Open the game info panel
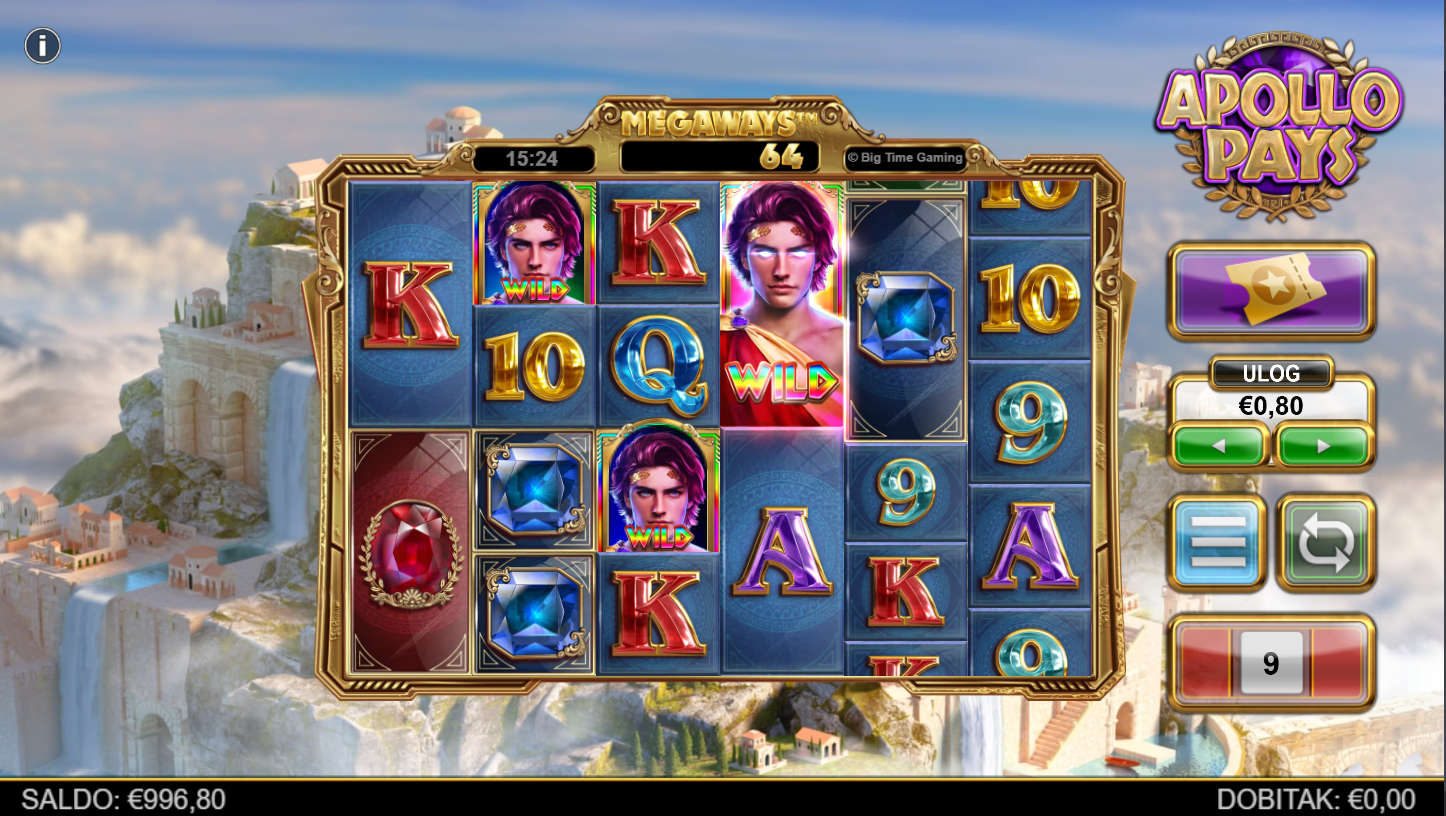The height and width of the screenshot is (816, 1446). pyautogui.click(x=43, y=46)
